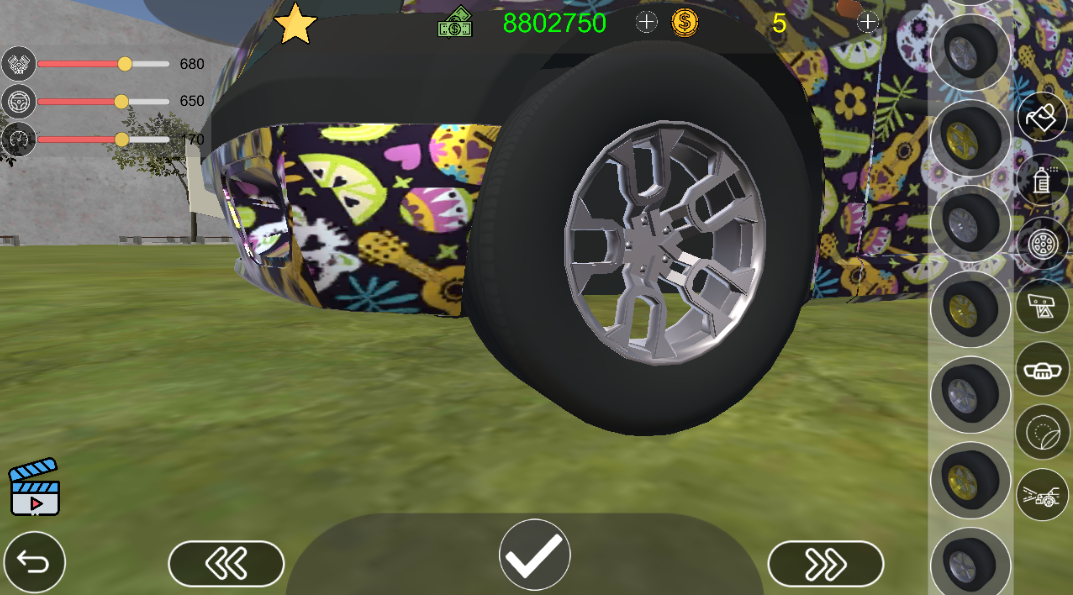Open the circular dial tuning category
Image resolution: width=1073 pixels, height=595 pixels.
click(1042, 432)
